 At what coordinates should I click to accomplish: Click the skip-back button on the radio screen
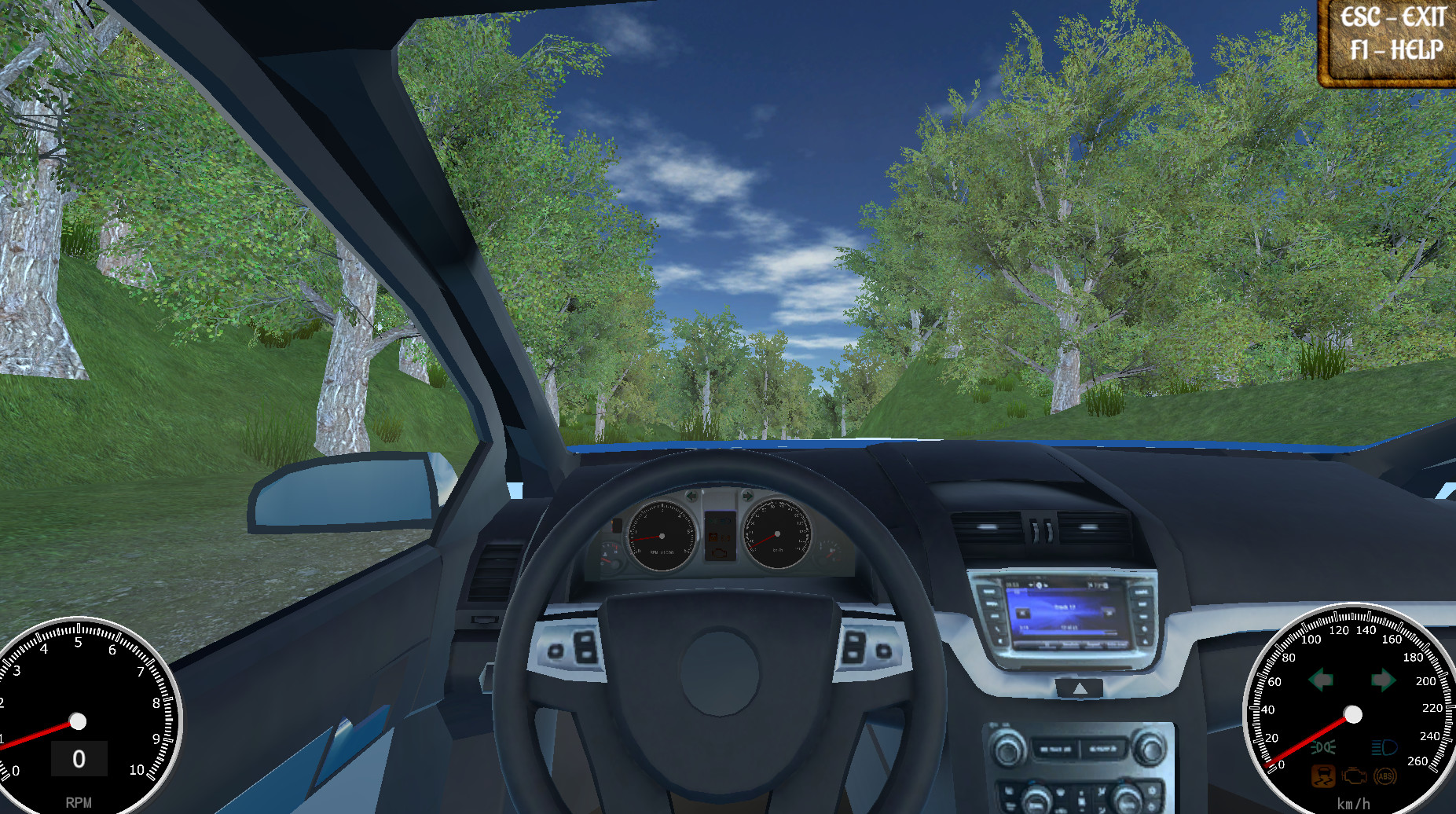tap(1023, 613)
